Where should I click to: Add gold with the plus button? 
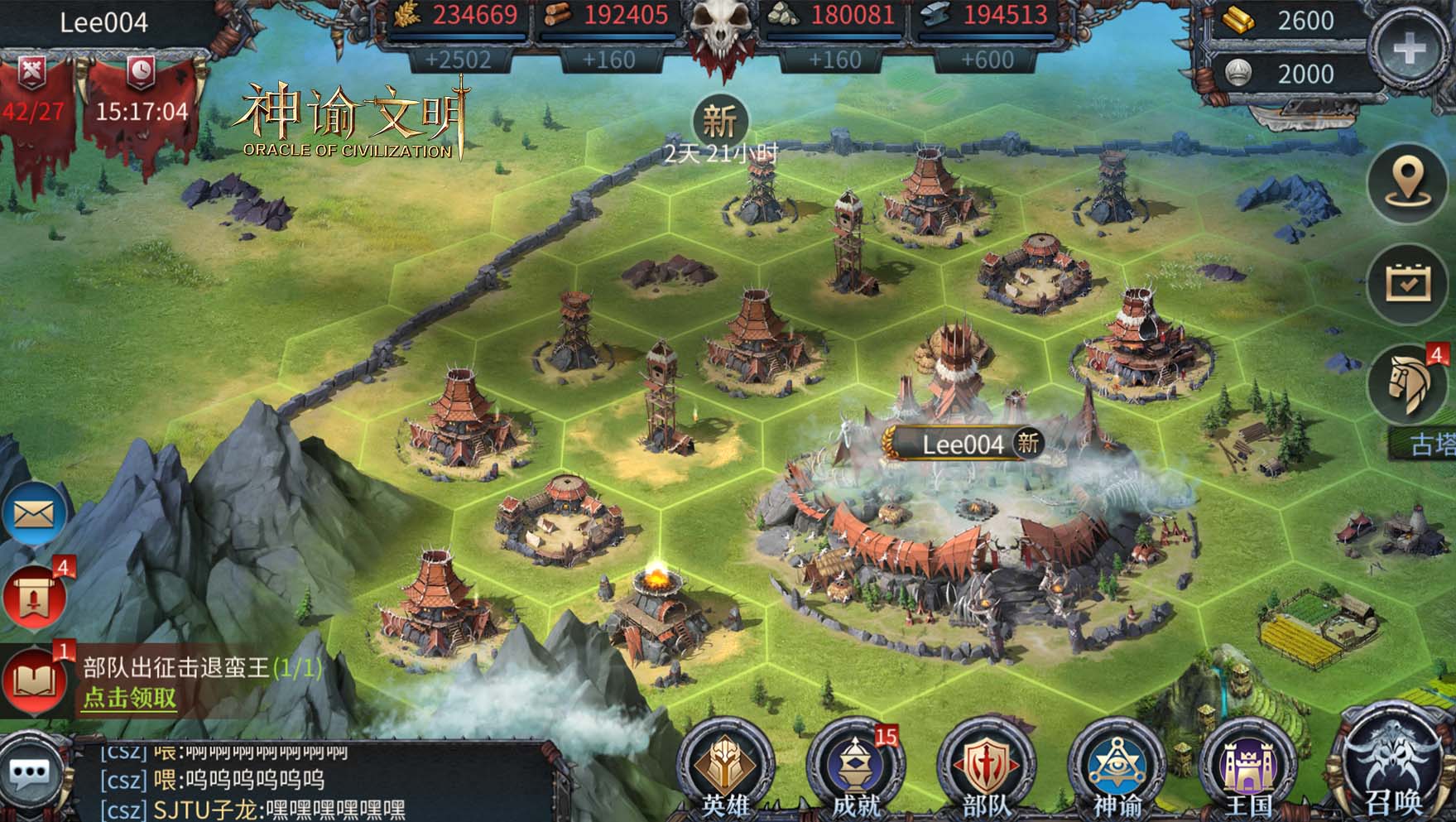tap(1408, 50)
